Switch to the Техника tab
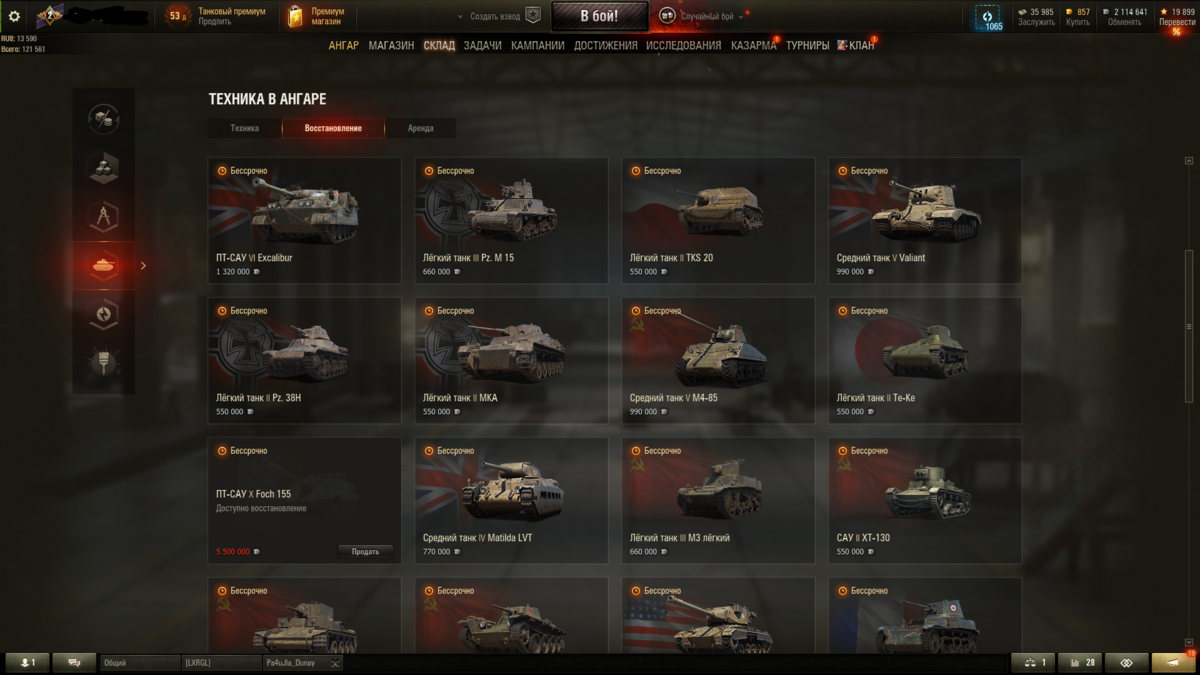The width and height of the screenshot is (1200, 675). coord(244,128)
